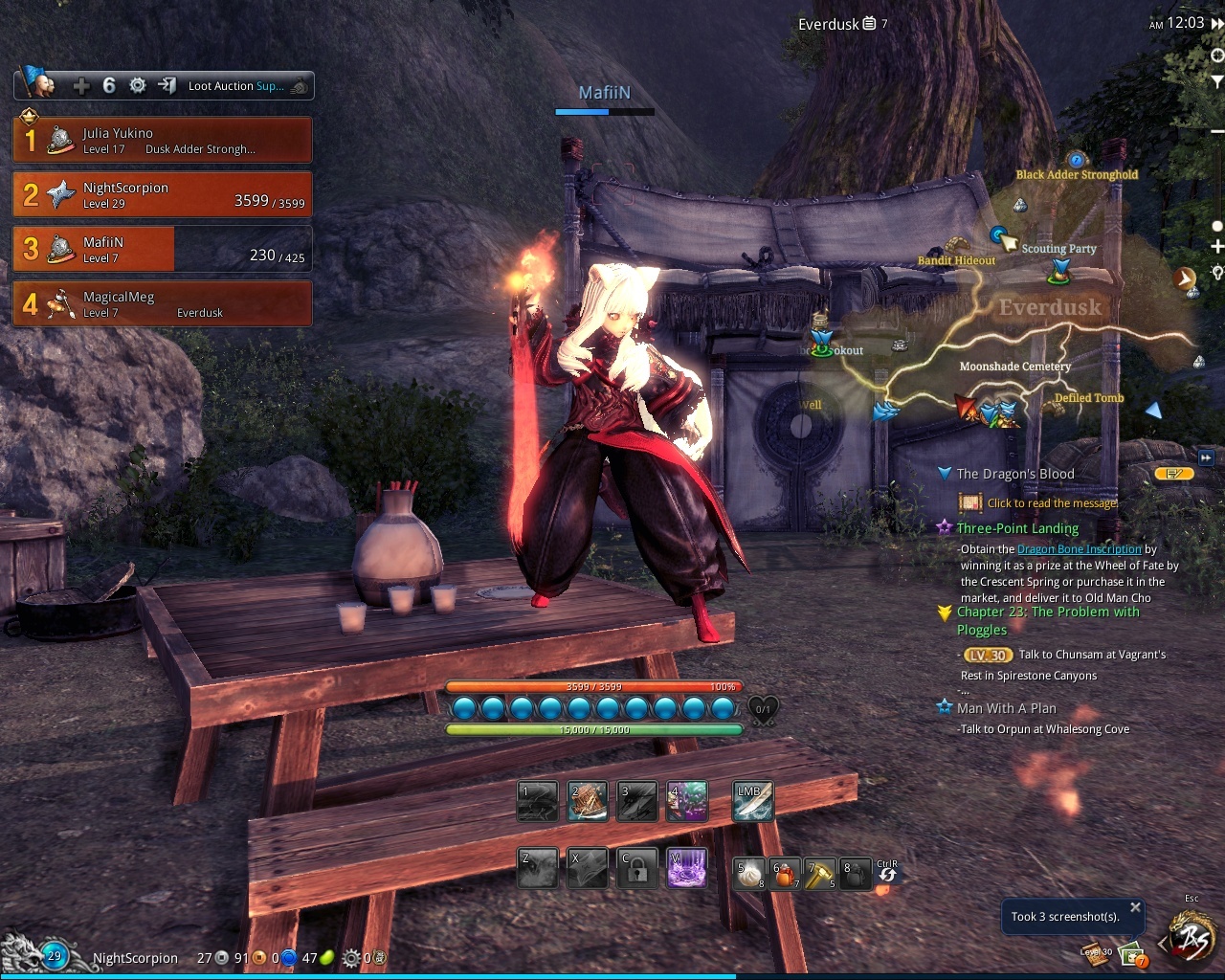Use the purple V skill
This screenshot has height=980, width=1225.
pos(686,867)
